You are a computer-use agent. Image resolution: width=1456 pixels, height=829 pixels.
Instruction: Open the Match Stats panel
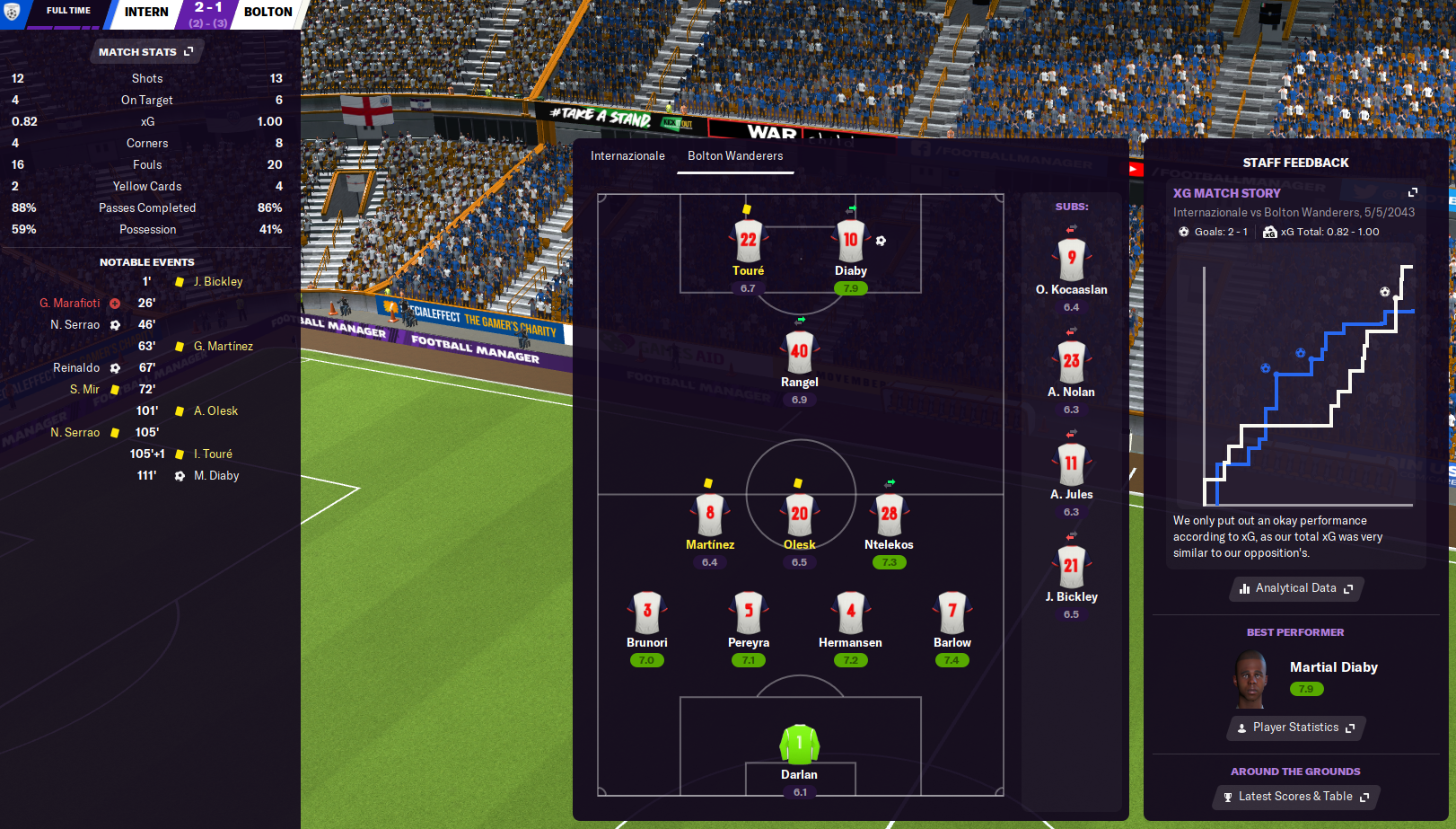click(x=145, y=52)
